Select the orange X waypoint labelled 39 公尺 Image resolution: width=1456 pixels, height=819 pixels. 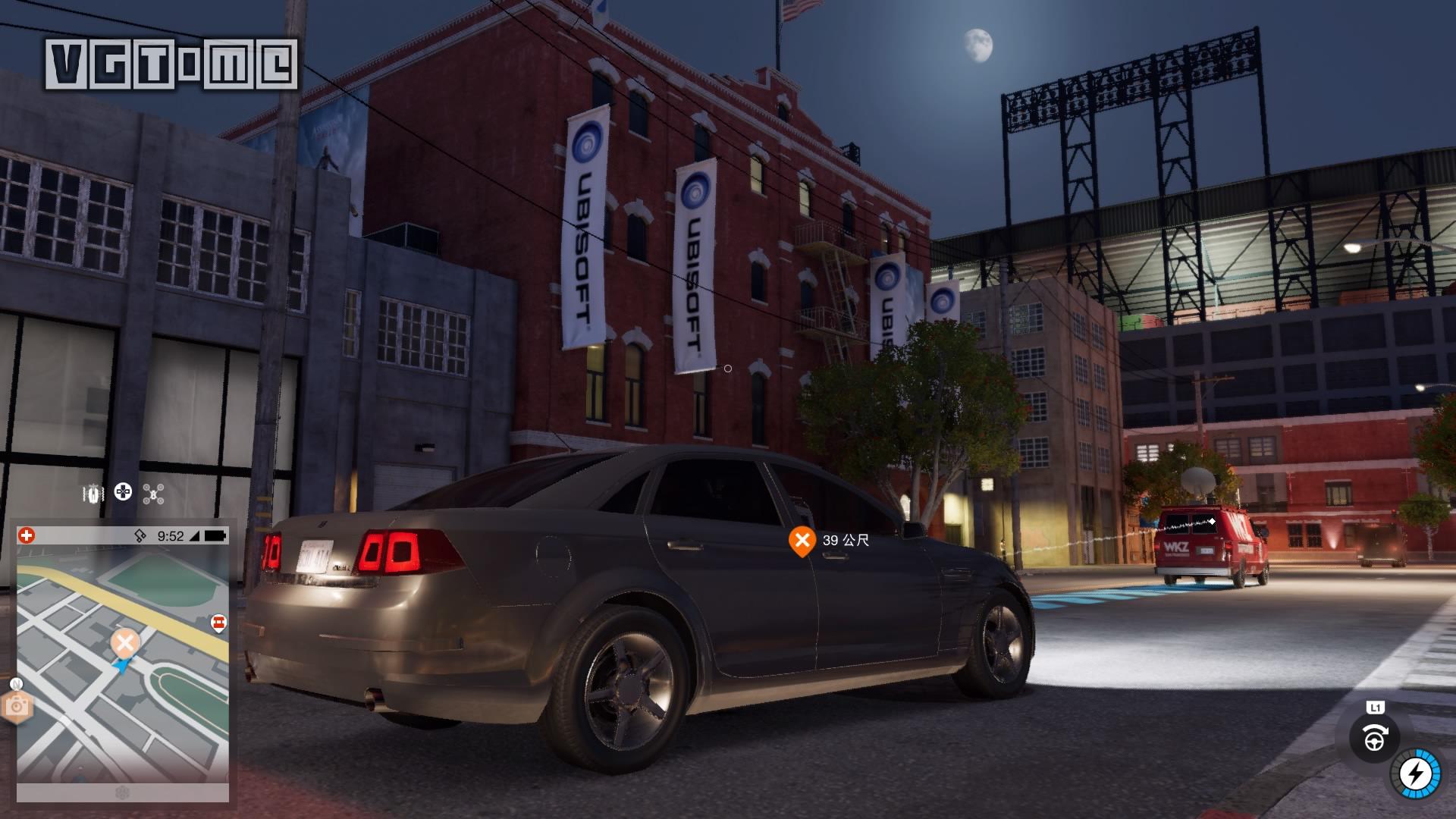802,541
